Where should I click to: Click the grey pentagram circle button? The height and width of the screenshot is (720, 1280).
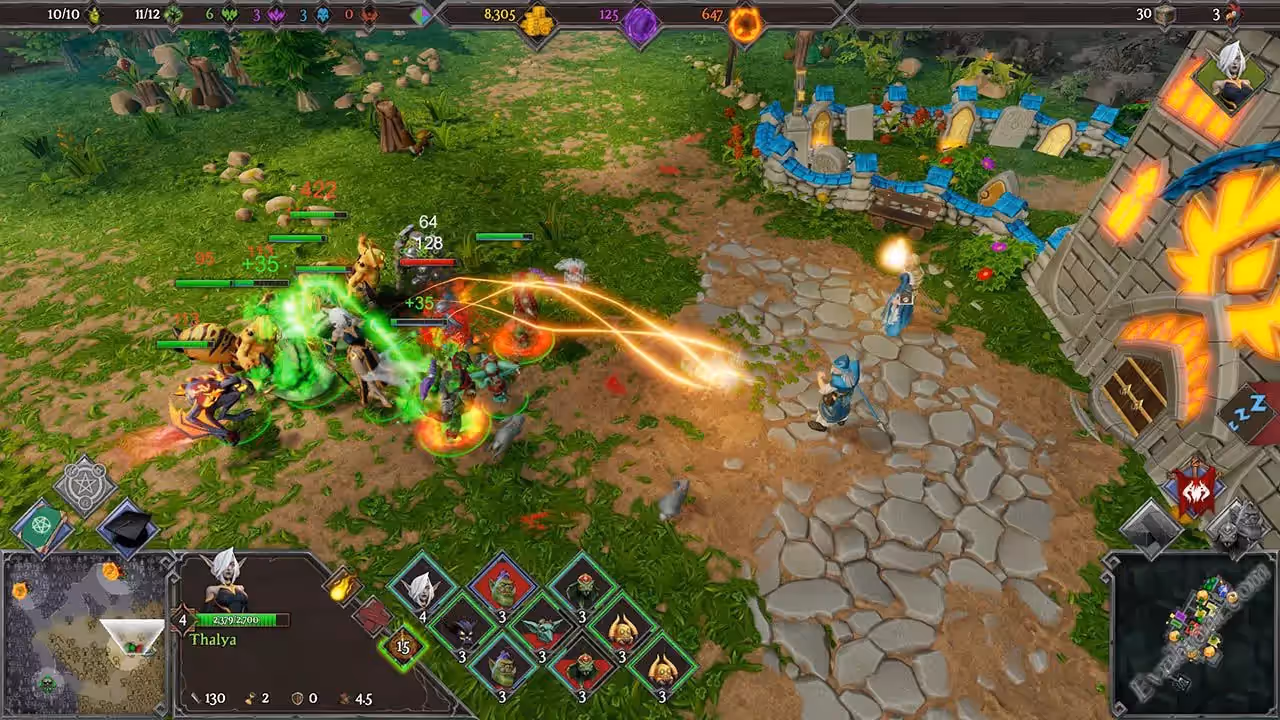[x=85, y=486]
